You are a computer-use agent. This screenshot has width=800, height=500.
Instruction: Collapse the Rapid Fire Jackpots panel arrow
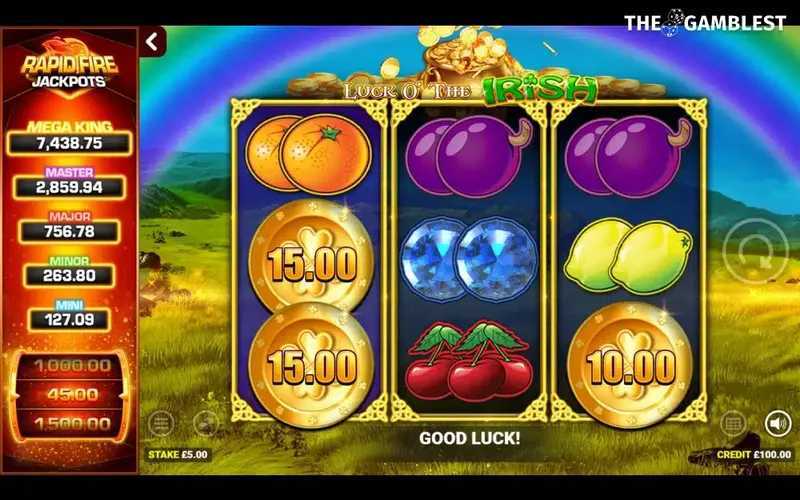[x=153, y=42]
